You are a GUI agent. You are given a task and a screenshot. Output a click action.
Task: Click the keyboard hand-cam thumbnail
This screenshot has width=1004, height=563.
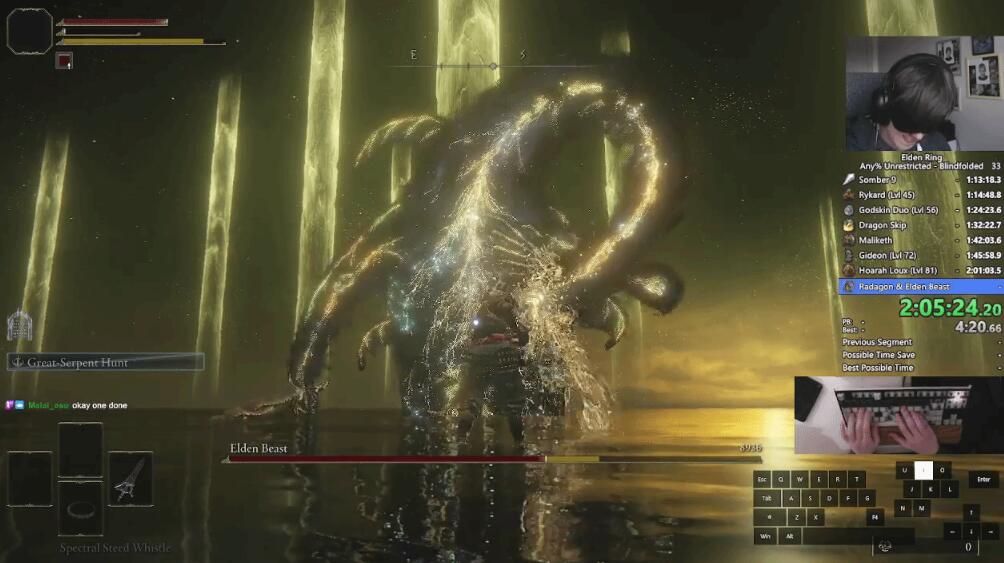[x=897, y=415]
